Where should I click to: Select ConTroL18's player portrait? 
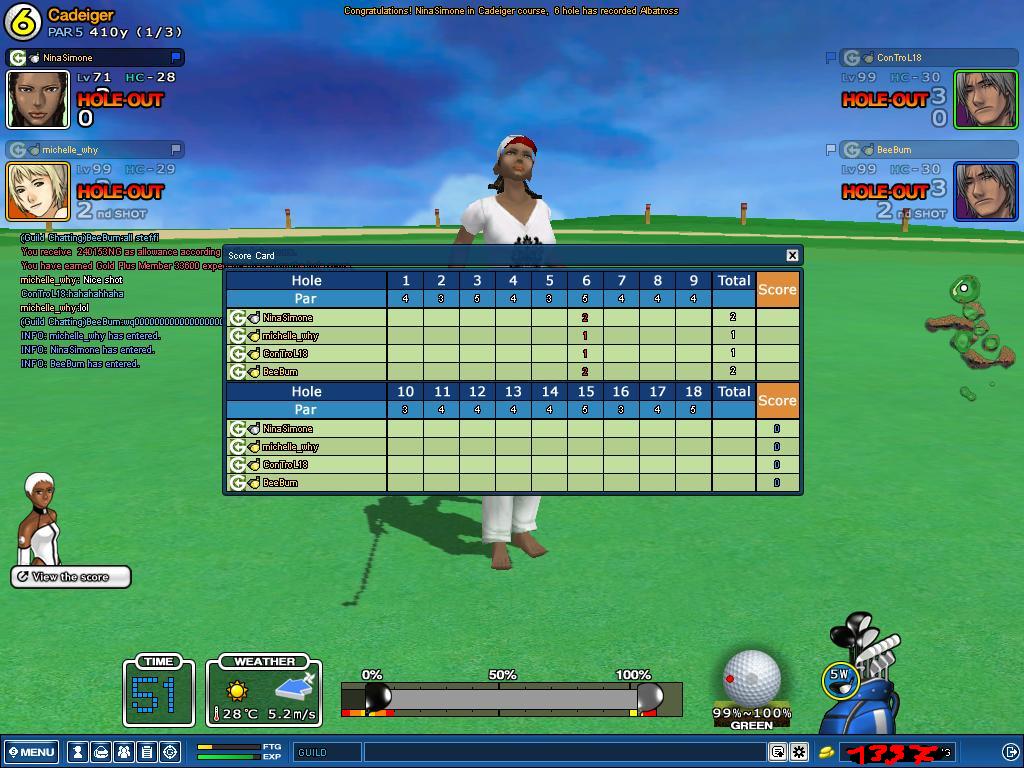point(985,99)
